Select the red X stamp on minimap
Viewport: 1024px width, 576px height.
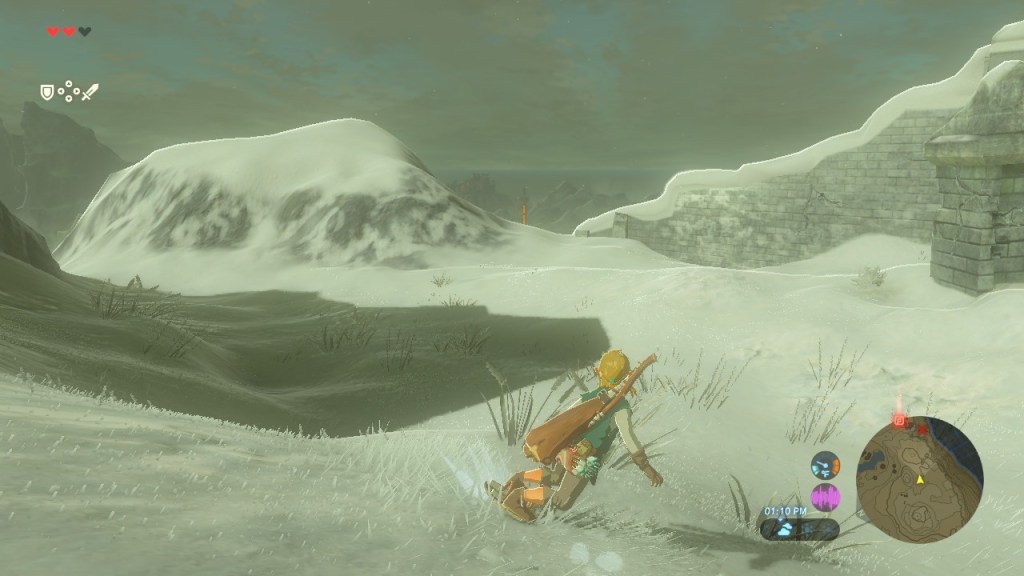click(922, 431)
